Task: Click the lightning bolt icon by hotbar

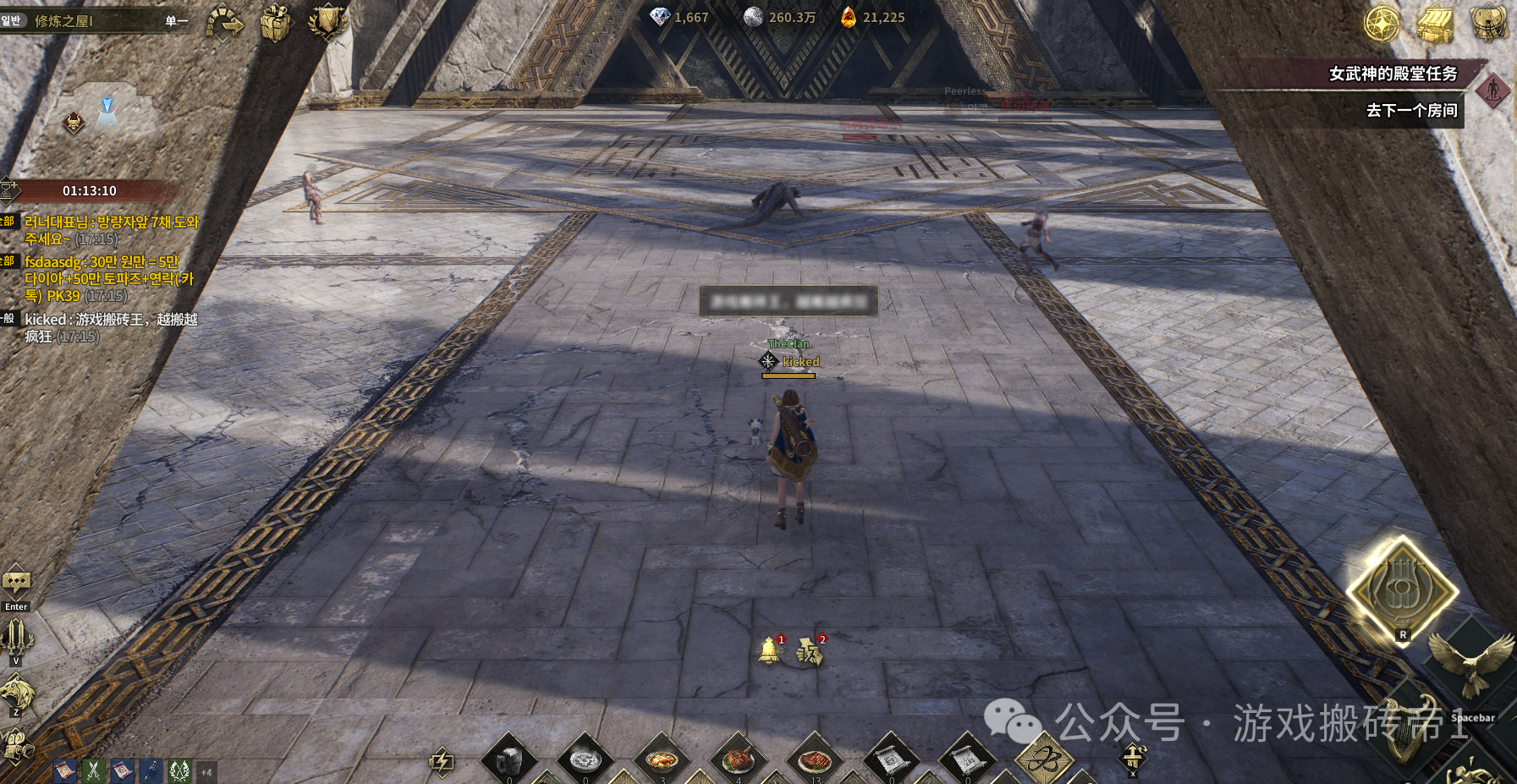Action: click(x=442, y=760)
